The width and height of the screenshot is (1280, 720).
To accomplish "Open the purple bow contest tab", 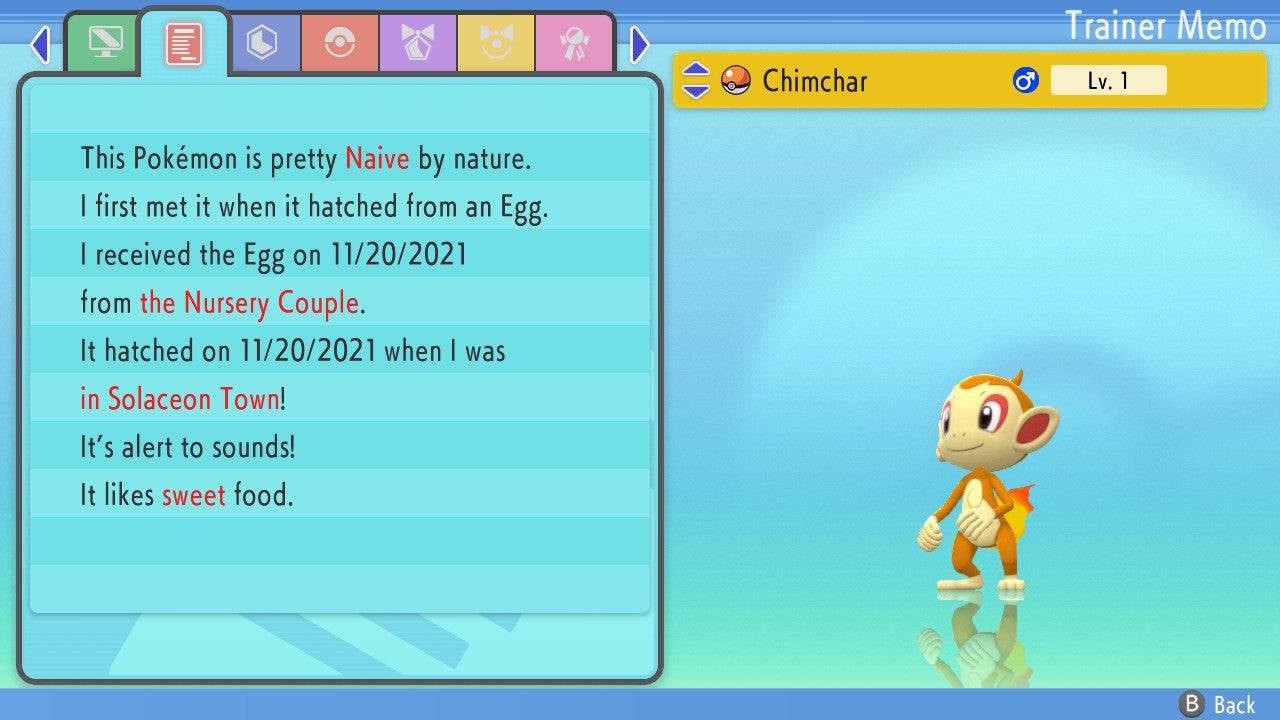I will 418,43.
